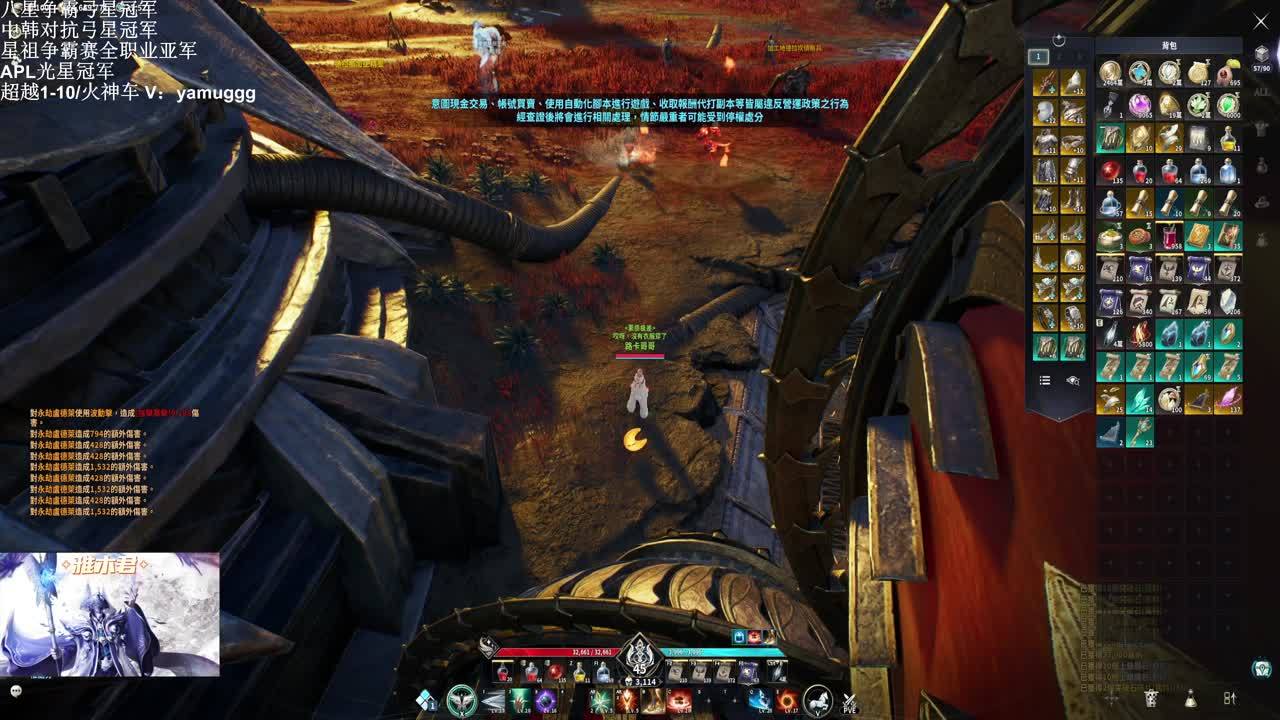Viewport: 1280px width, 720px height.
Task: Summon the mount with the horse icon
Action: (818, 699)
